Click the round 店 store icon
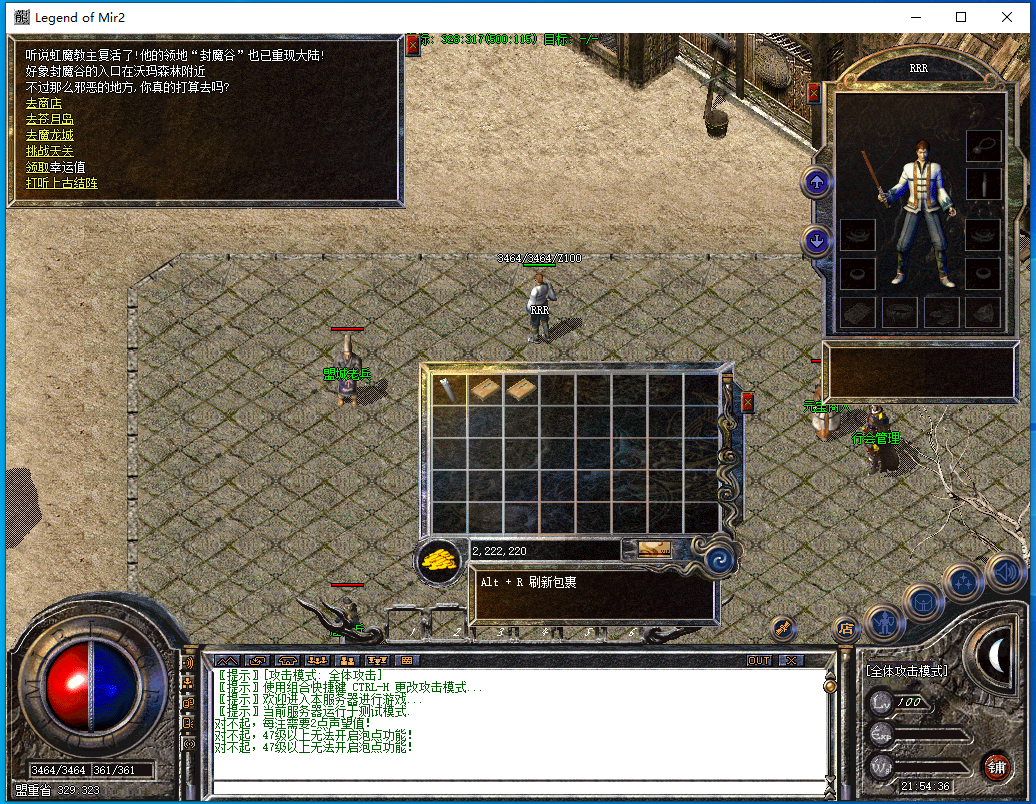 [x=845, y=628]
